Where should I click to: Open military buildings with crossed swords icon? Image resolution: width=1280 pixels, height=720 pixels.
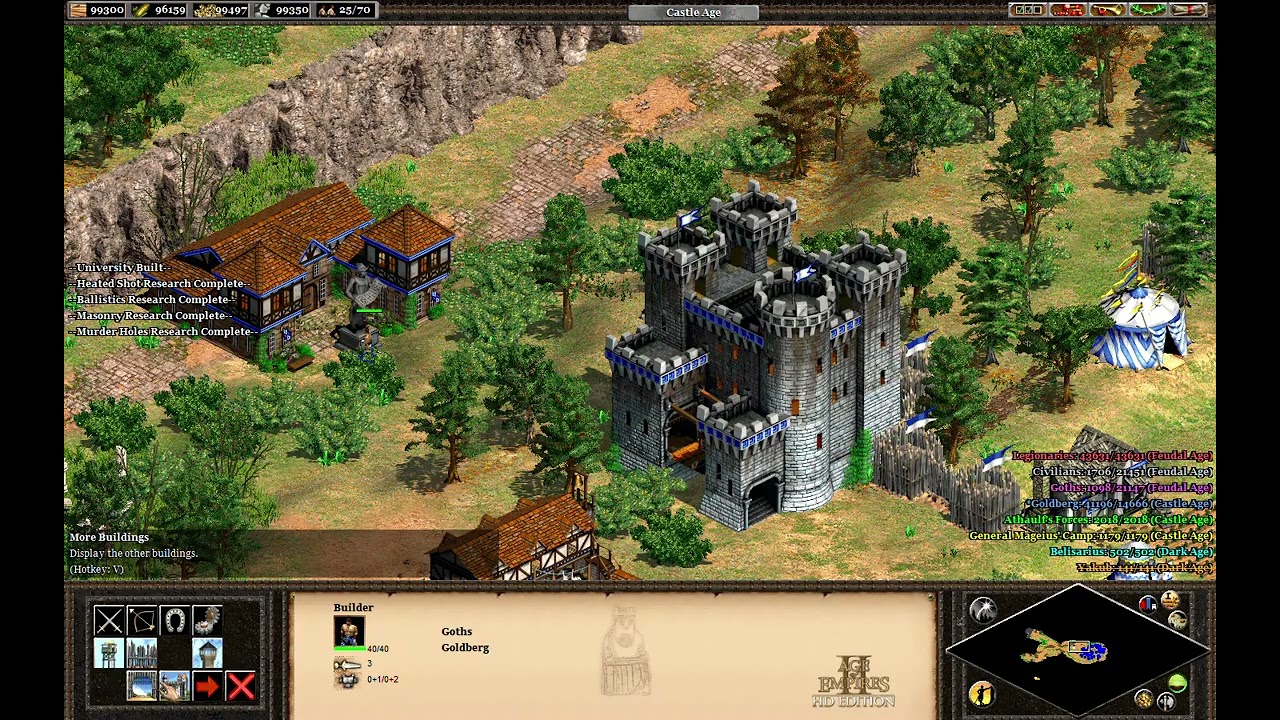[x=109, y=621]
